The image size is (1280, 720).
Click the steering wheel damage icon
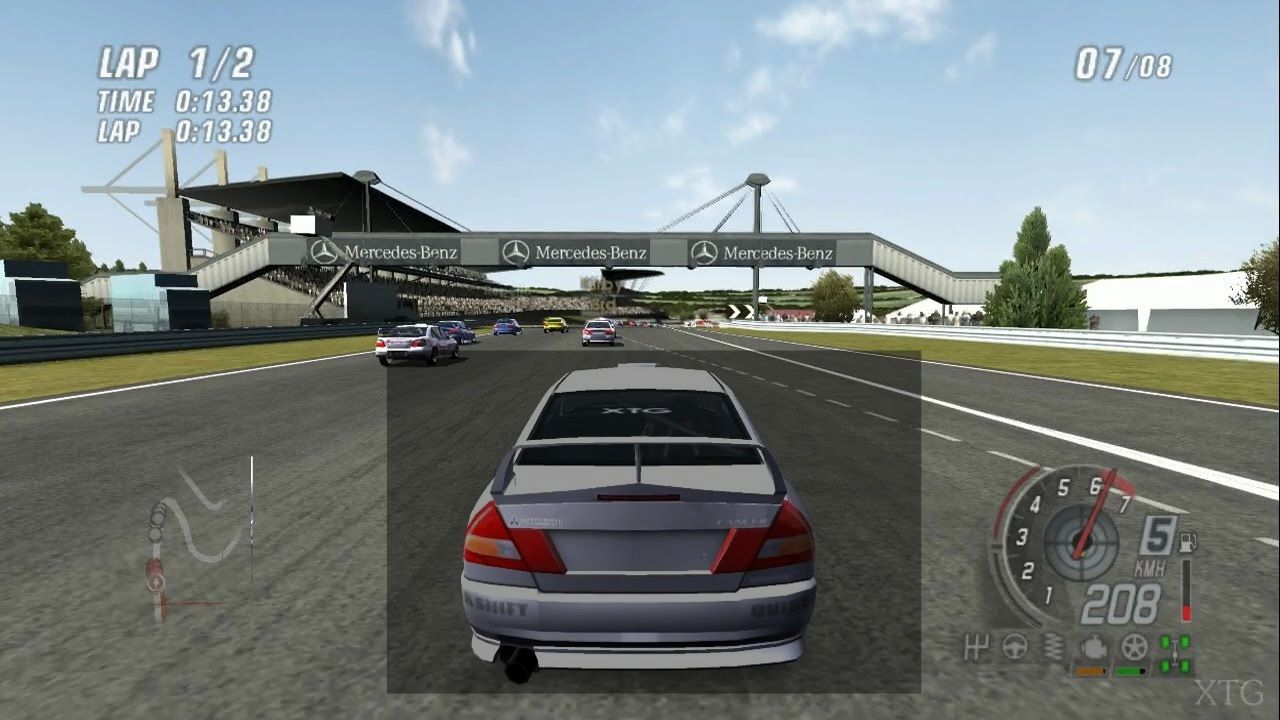coord(1014,647)
